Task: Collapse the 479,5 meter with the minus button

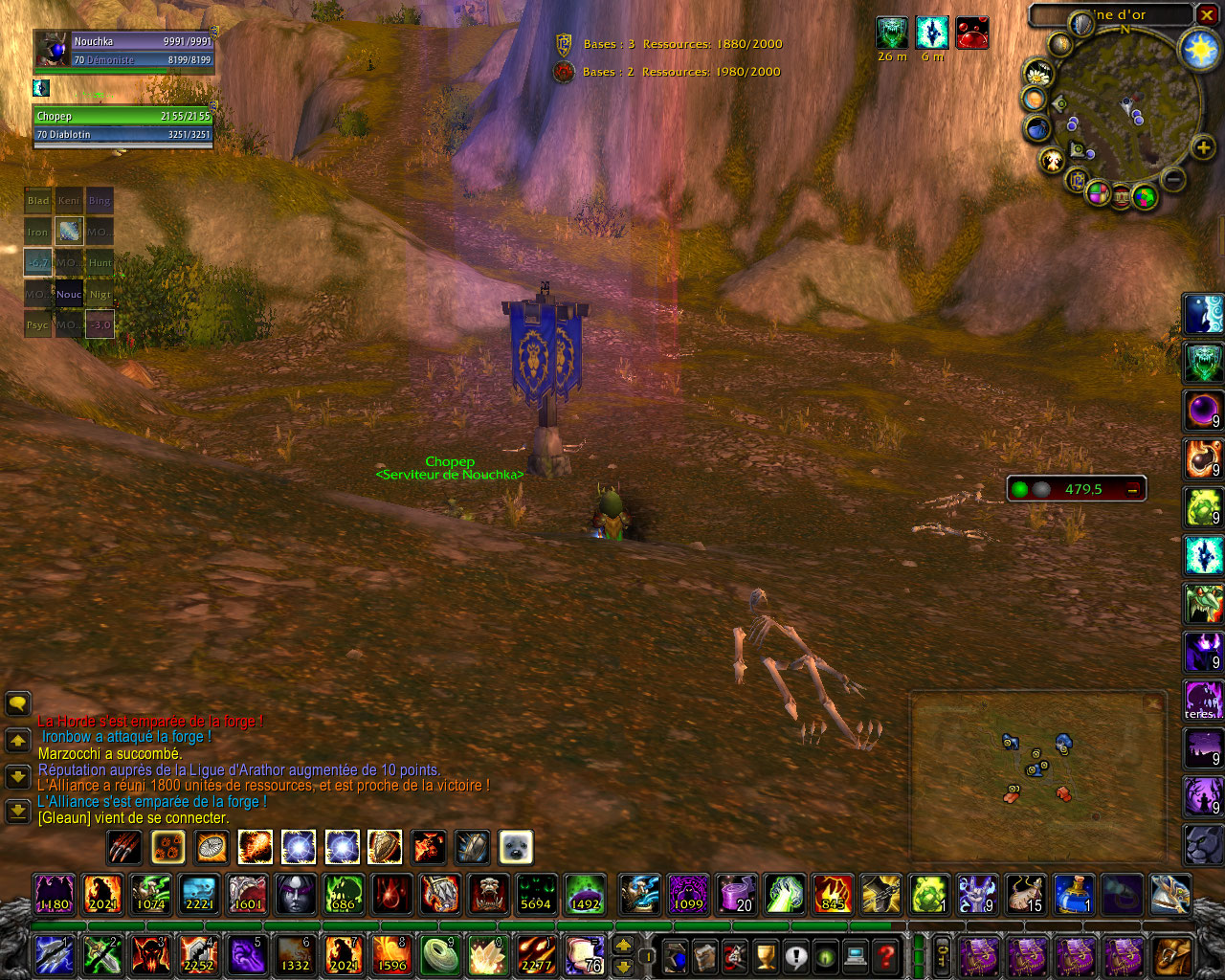Action: [x=1132, y=490]
